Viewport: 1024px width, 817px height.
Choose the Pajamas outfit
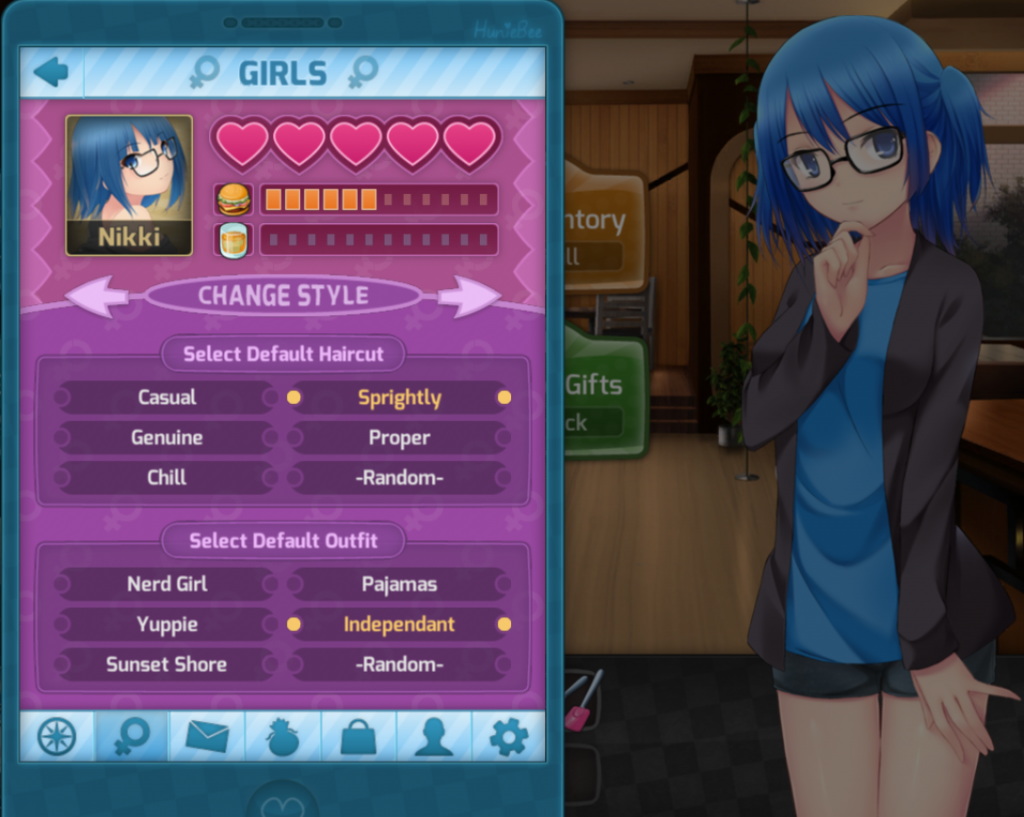coord(399,584)
